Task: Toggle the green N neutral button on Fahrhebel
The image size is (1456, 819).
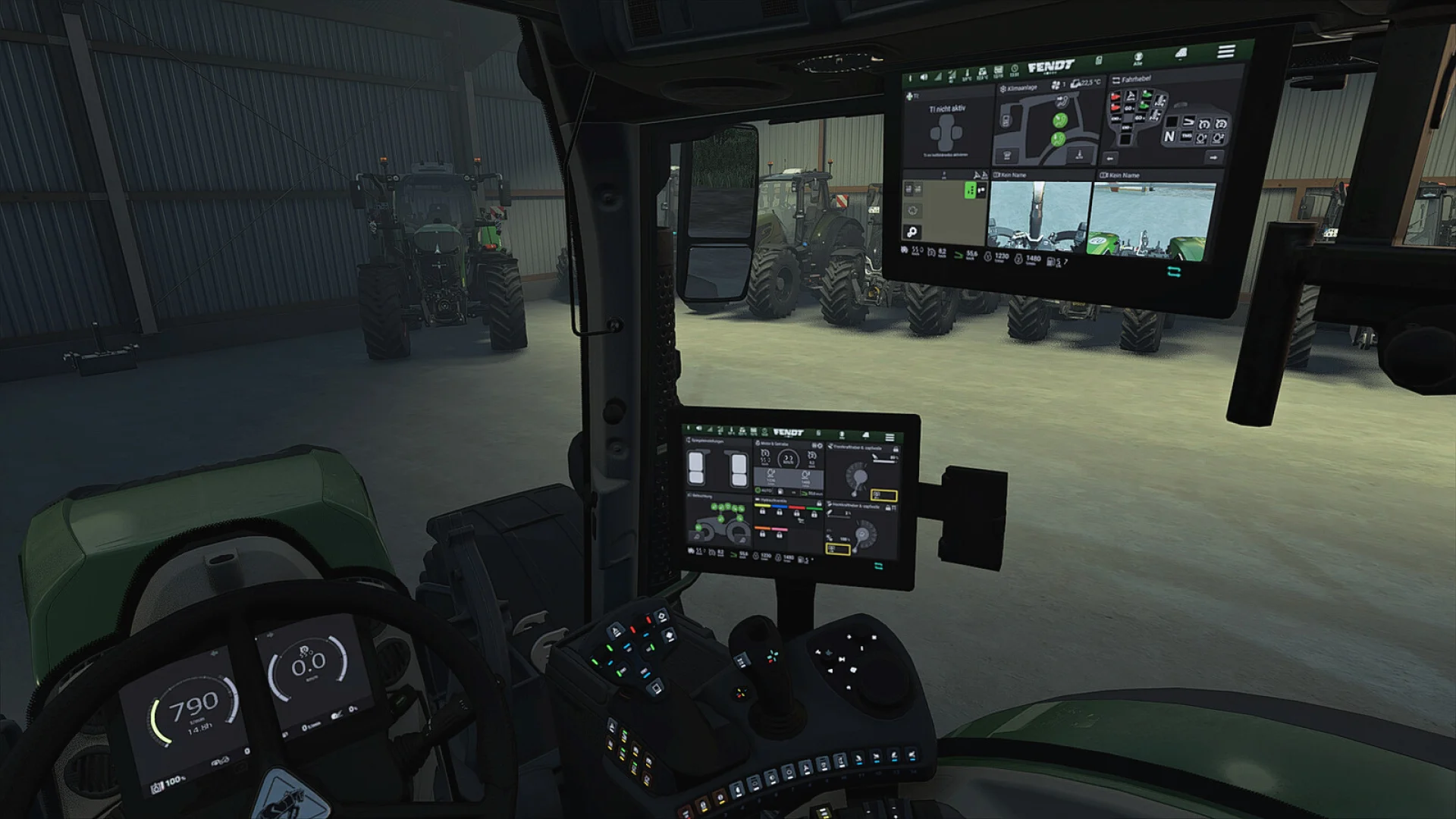Action: tap(1169, 137)
